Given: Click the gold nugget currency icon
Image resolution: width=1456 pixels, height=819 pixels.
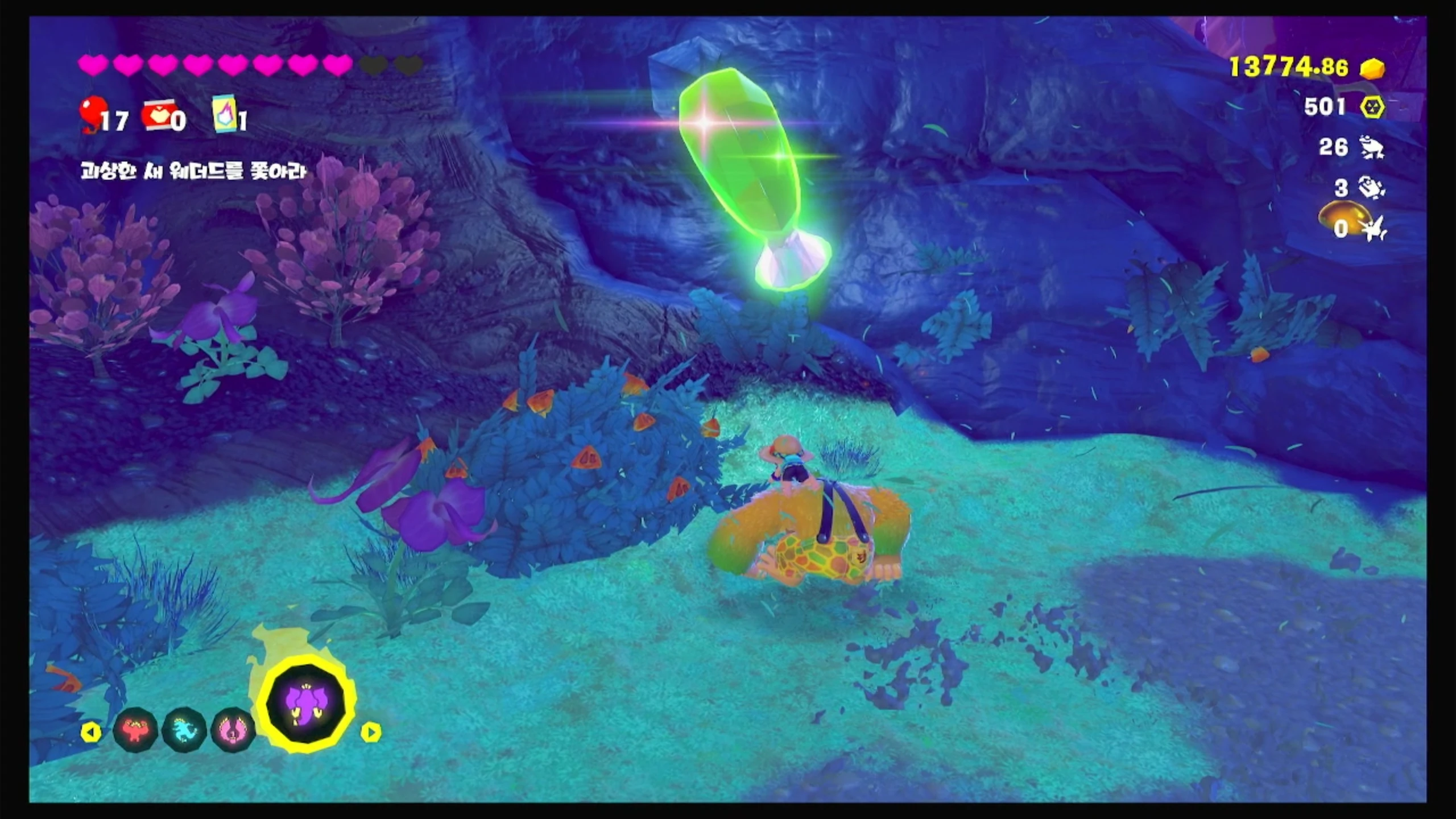Looking at the screenshot, I should 1372,69.
